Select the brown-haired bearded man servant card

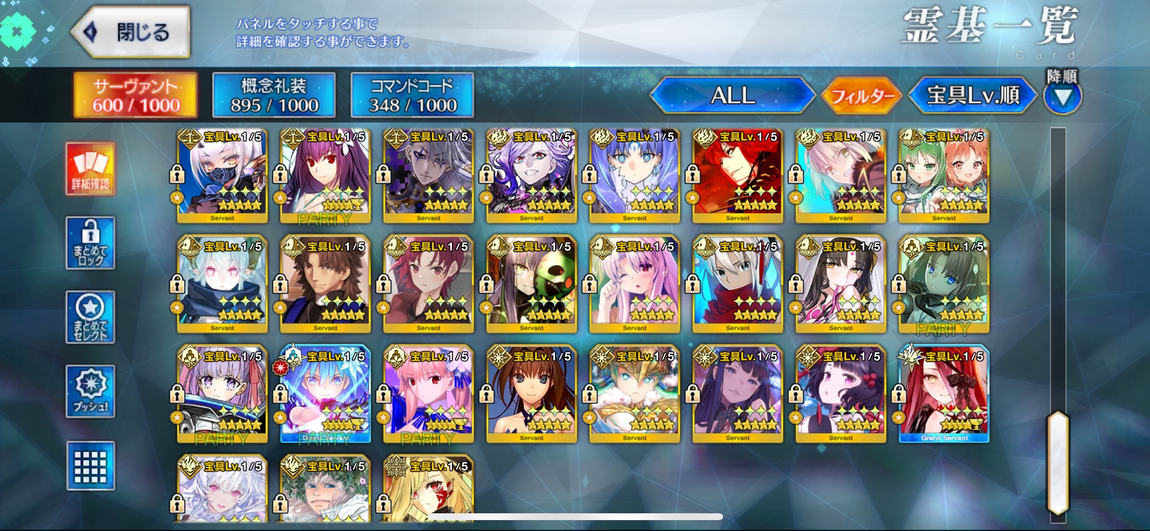(325, 284)
